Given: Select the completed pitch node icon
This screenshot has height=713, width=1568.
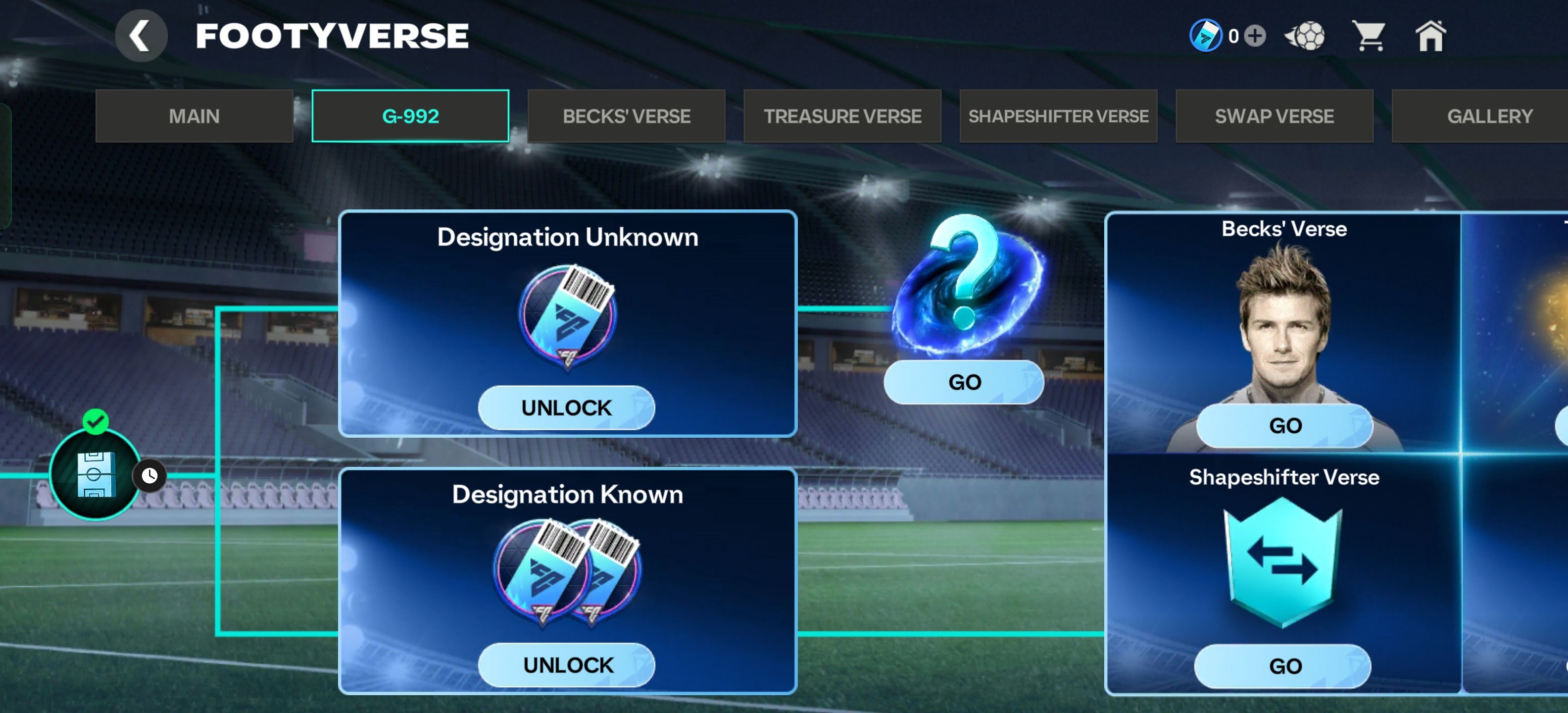Looking at the screenshot, I should point(95,474).
